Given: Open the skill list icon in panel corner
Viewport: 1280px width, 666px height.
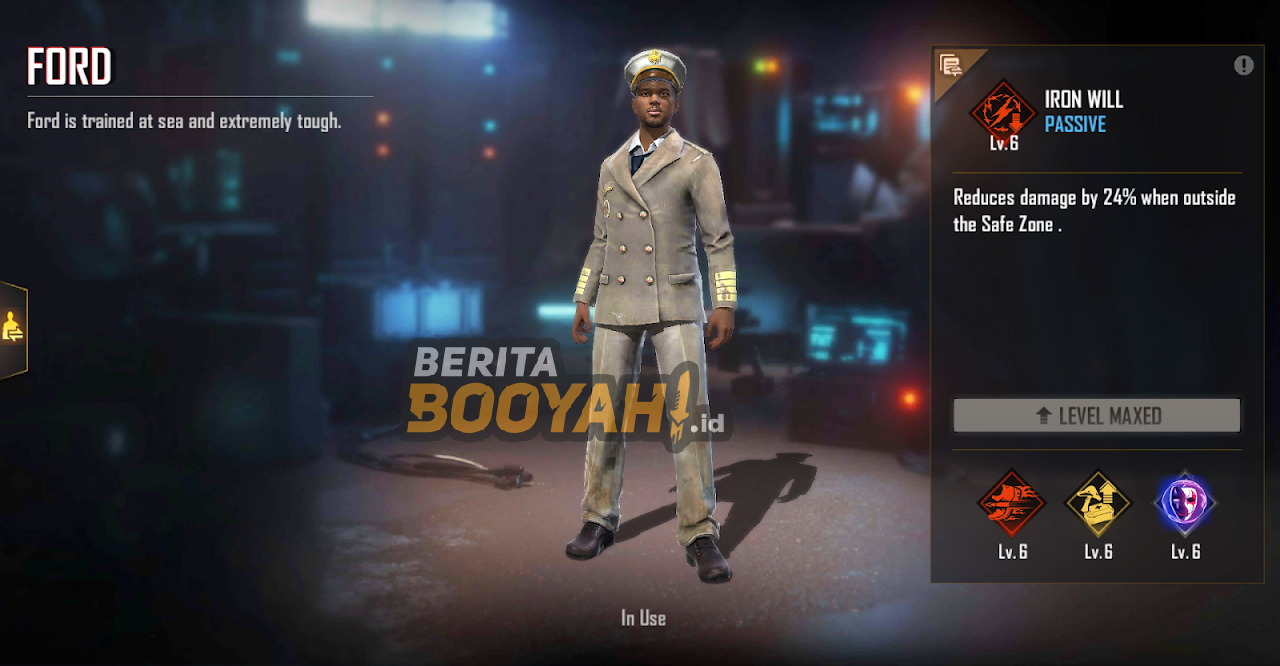Looking at the screenshot, I should click(x=951, y=67).
